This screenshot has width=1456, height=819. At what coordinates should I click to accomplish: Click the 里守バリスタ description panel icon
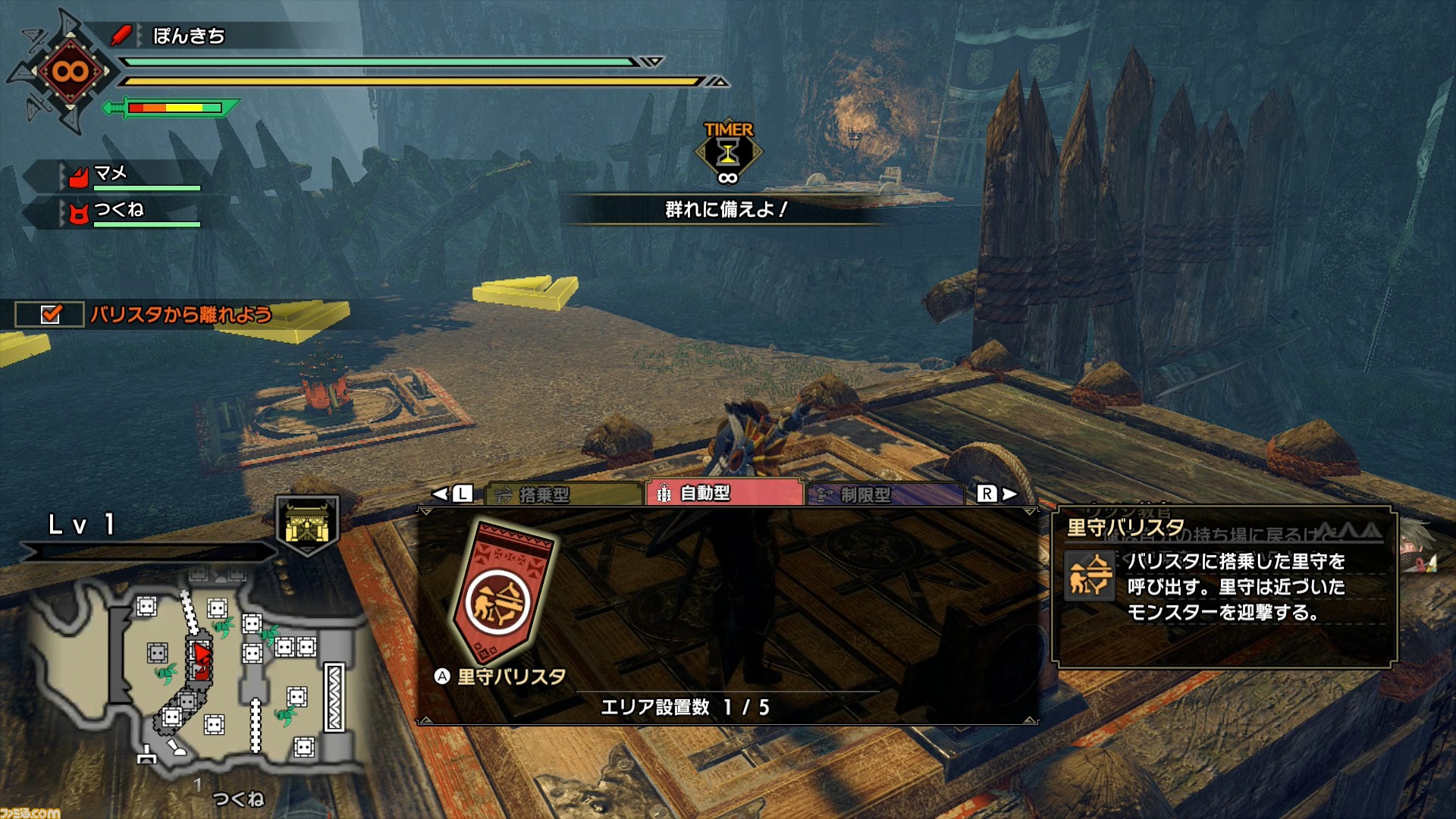tap(1090, 575)
